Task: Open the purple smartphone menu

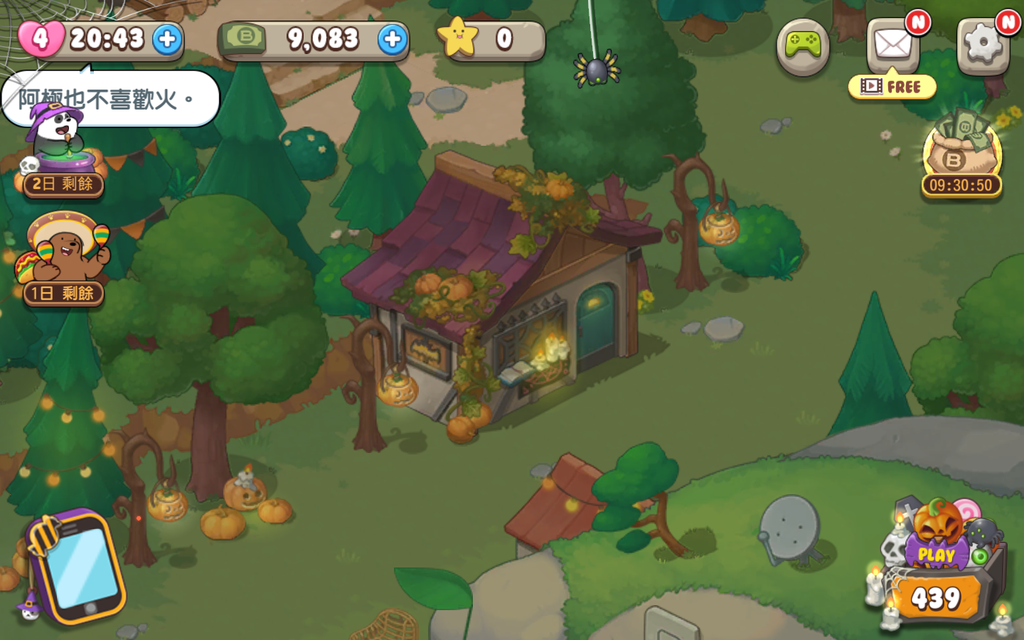Action: 77,567
